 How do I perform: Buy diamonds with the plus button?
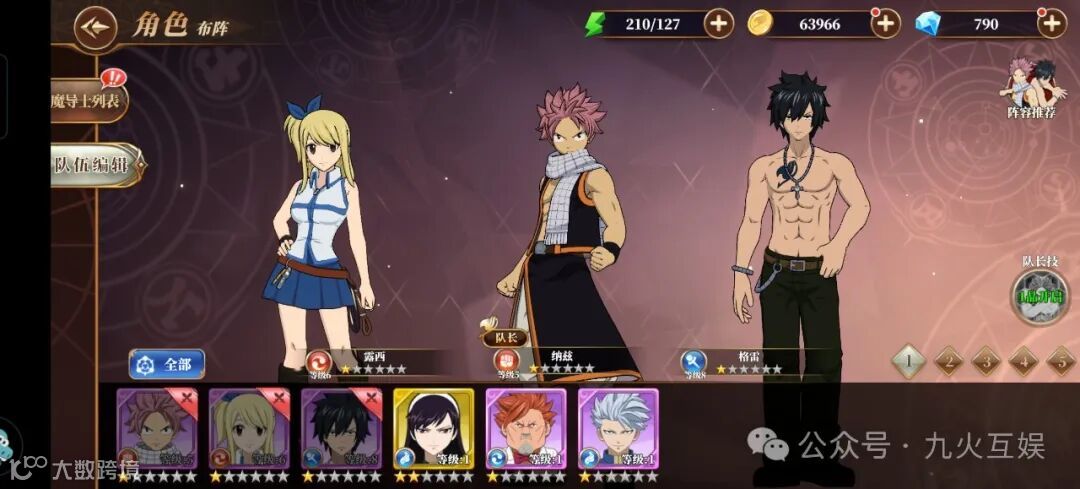(1051, 23)
